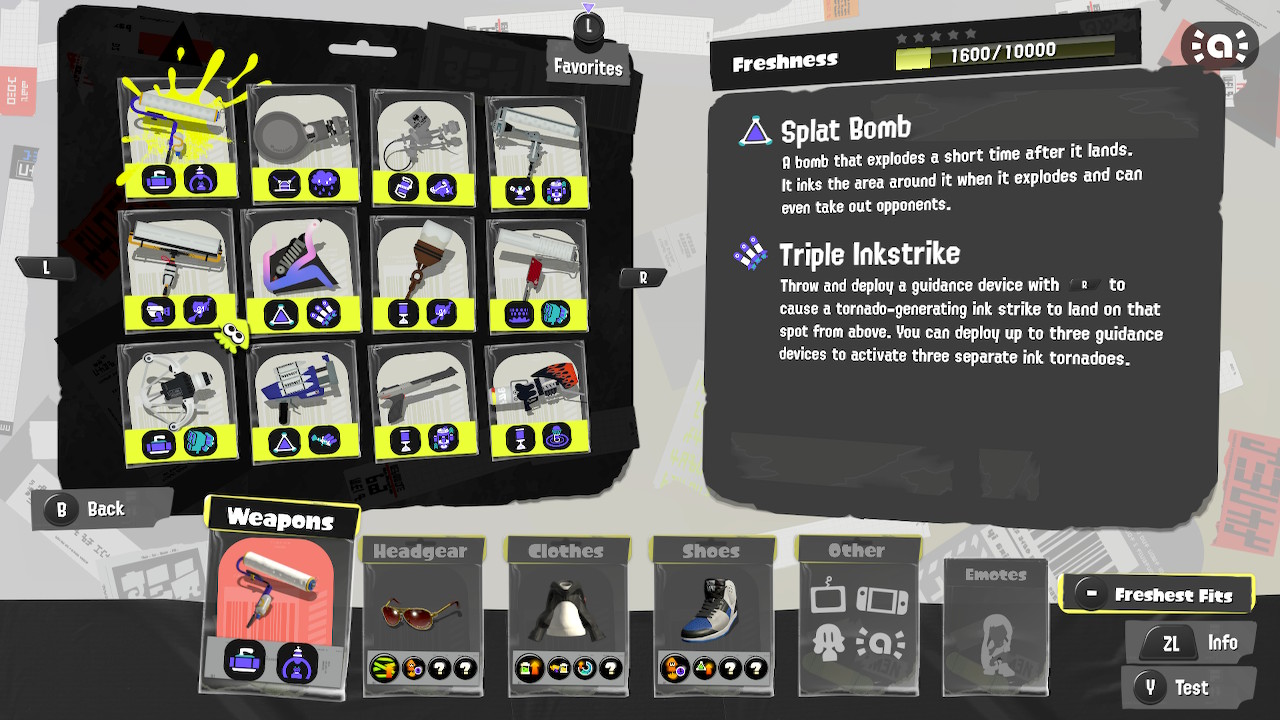The image size is (1280, 720).
Task: Open the Emotes category
Action: (x=995, y=575)
